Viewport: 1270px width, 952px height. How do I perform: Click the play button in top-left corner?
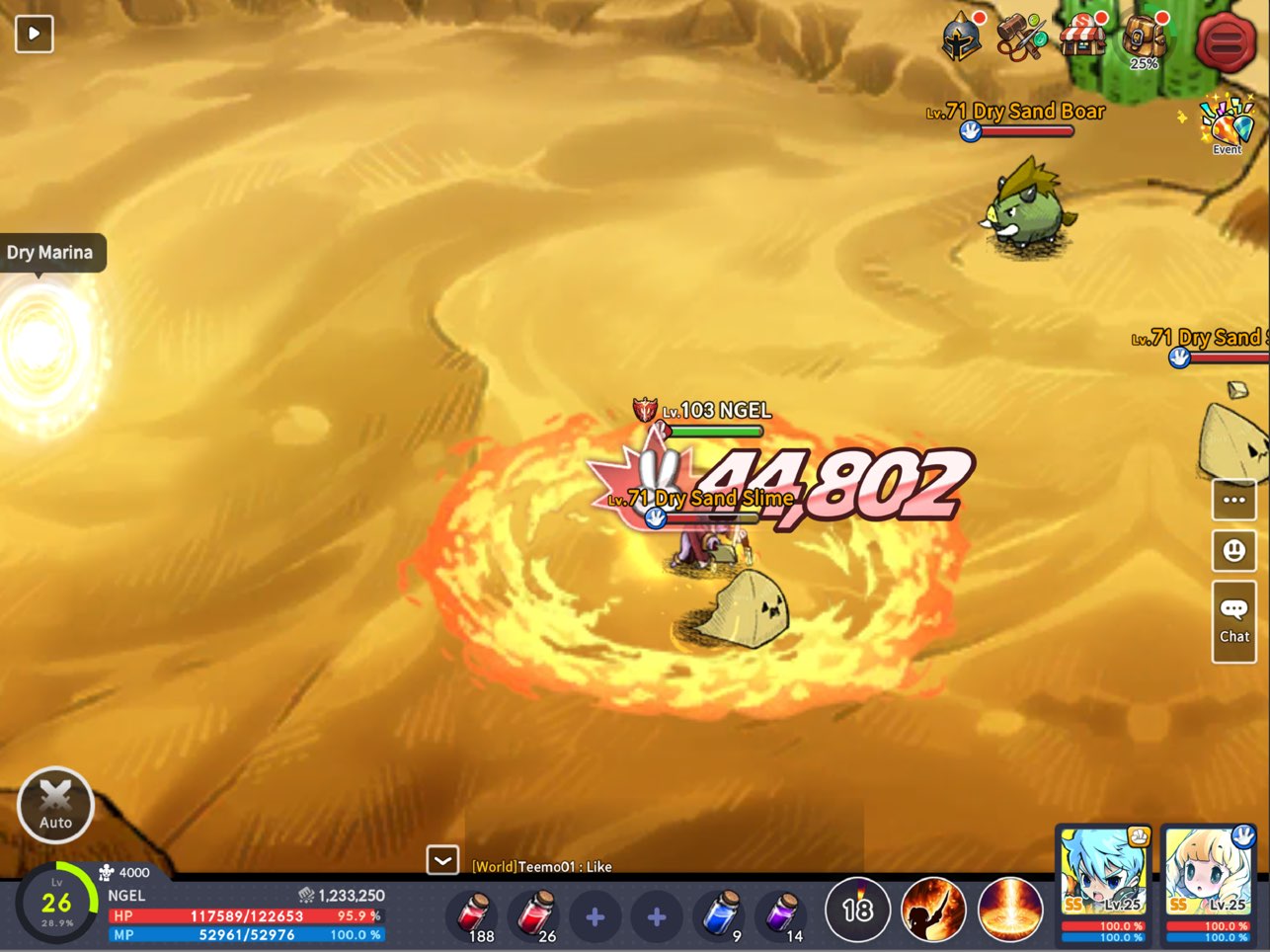(34, 34)
